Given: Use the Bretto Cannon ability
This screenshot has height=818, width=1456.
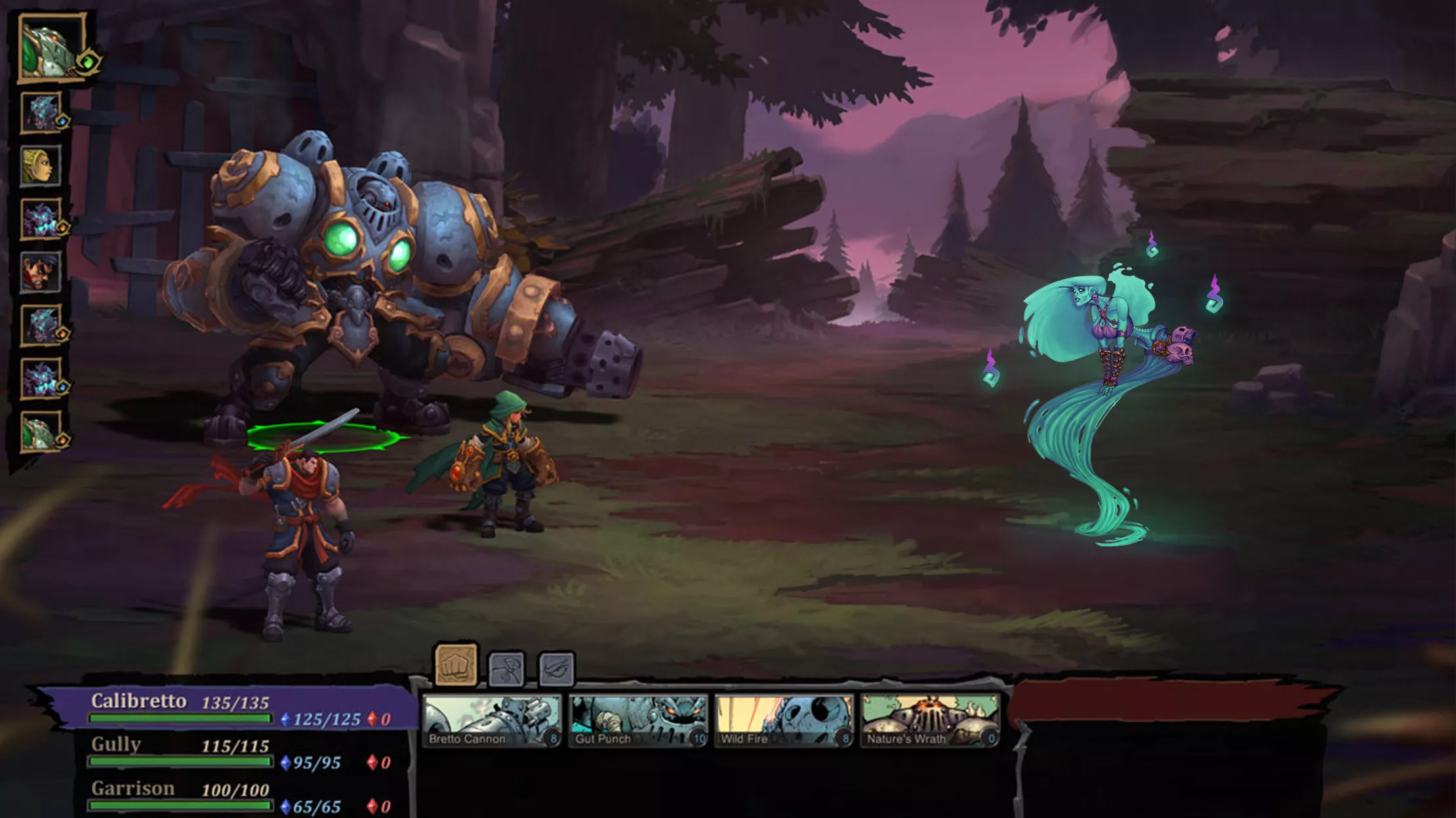Looking at the screenshot, I should click(492, 720).
